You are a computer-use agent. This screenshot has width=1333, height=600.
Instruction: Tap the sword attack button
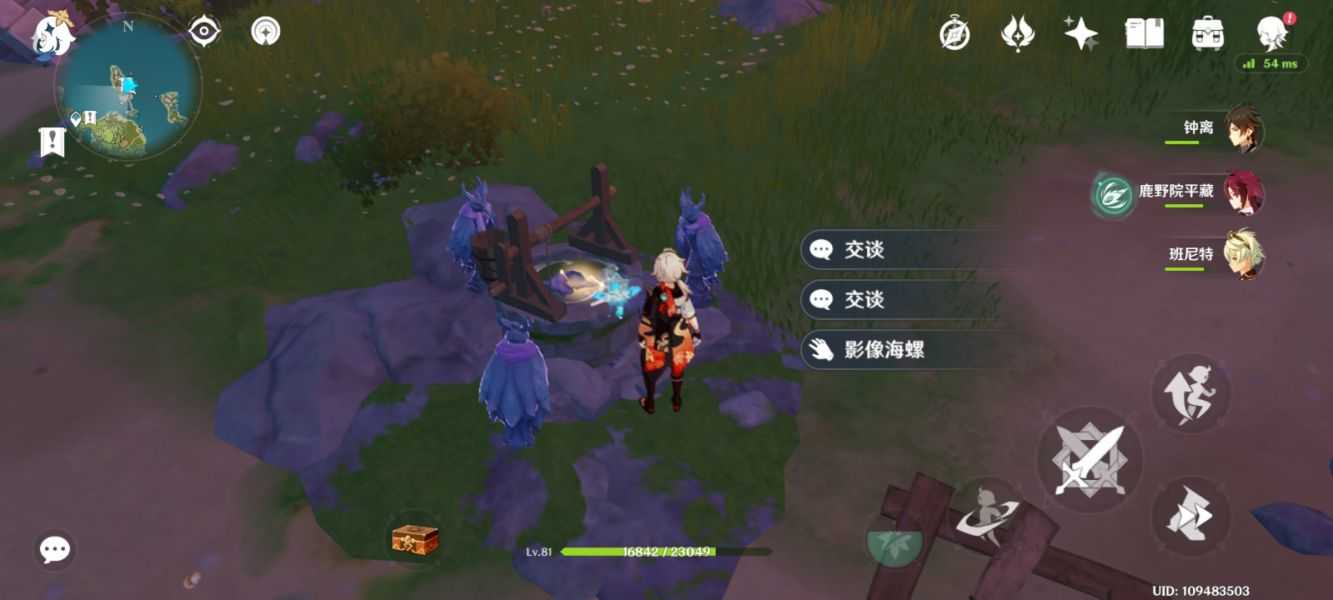pyautogui.click(x=1089, y=460)
